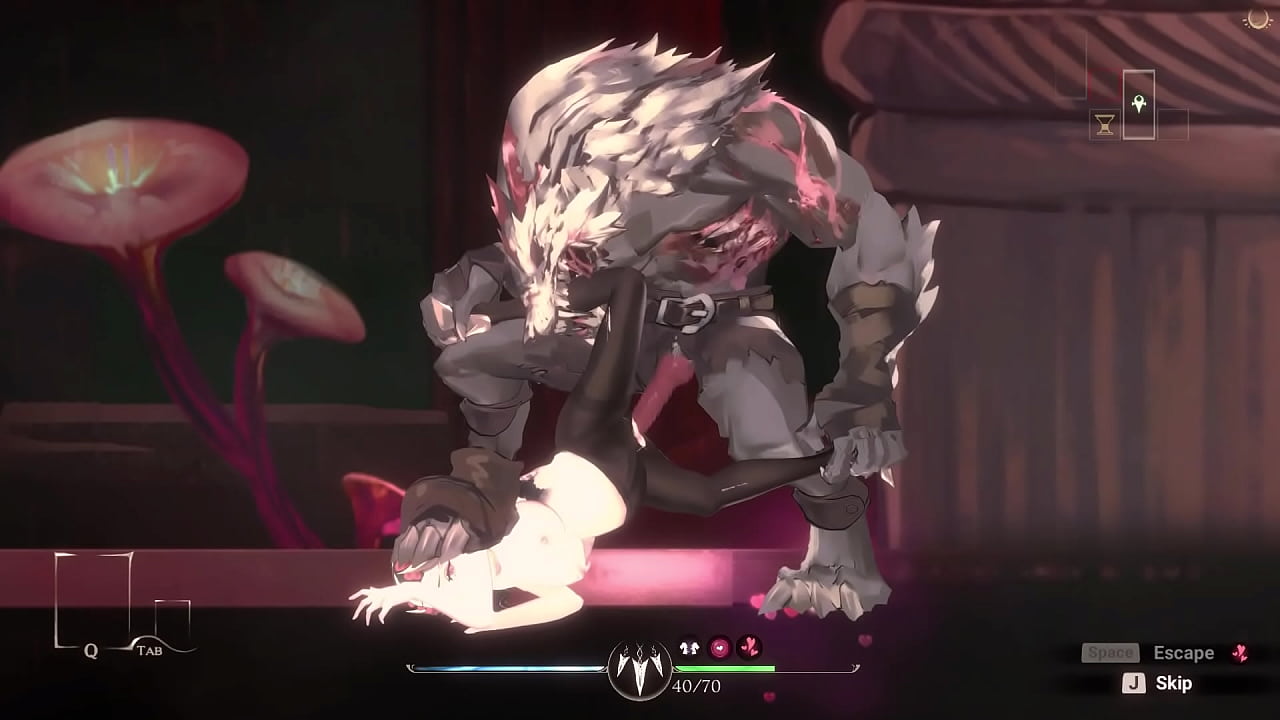This screenshot has width=1280, height=720.
Task: Select the Tab key label
Action: 151,650
